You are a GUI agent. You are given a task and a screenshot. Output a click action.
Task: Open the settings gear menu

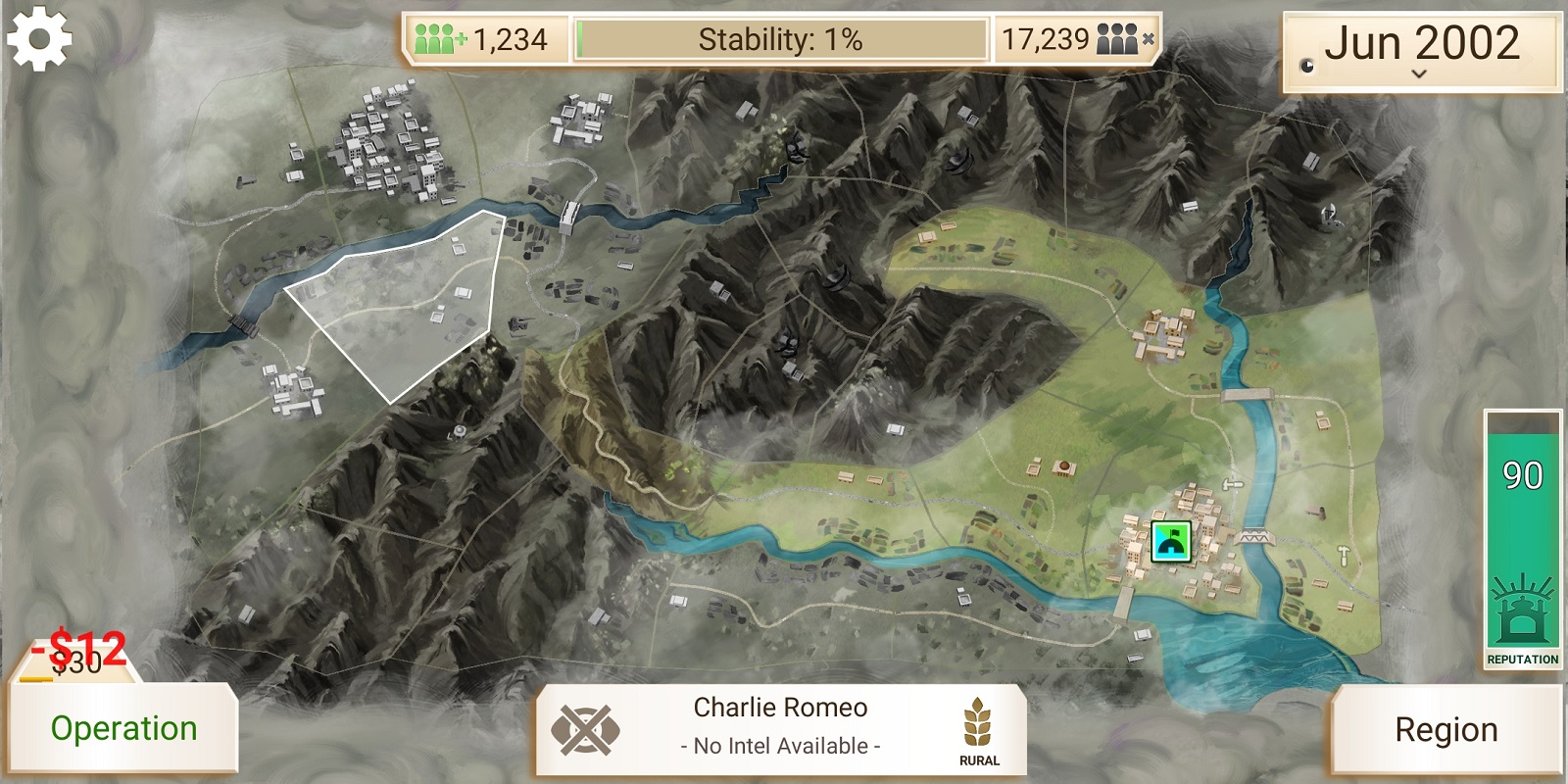[x=39, y=39]
